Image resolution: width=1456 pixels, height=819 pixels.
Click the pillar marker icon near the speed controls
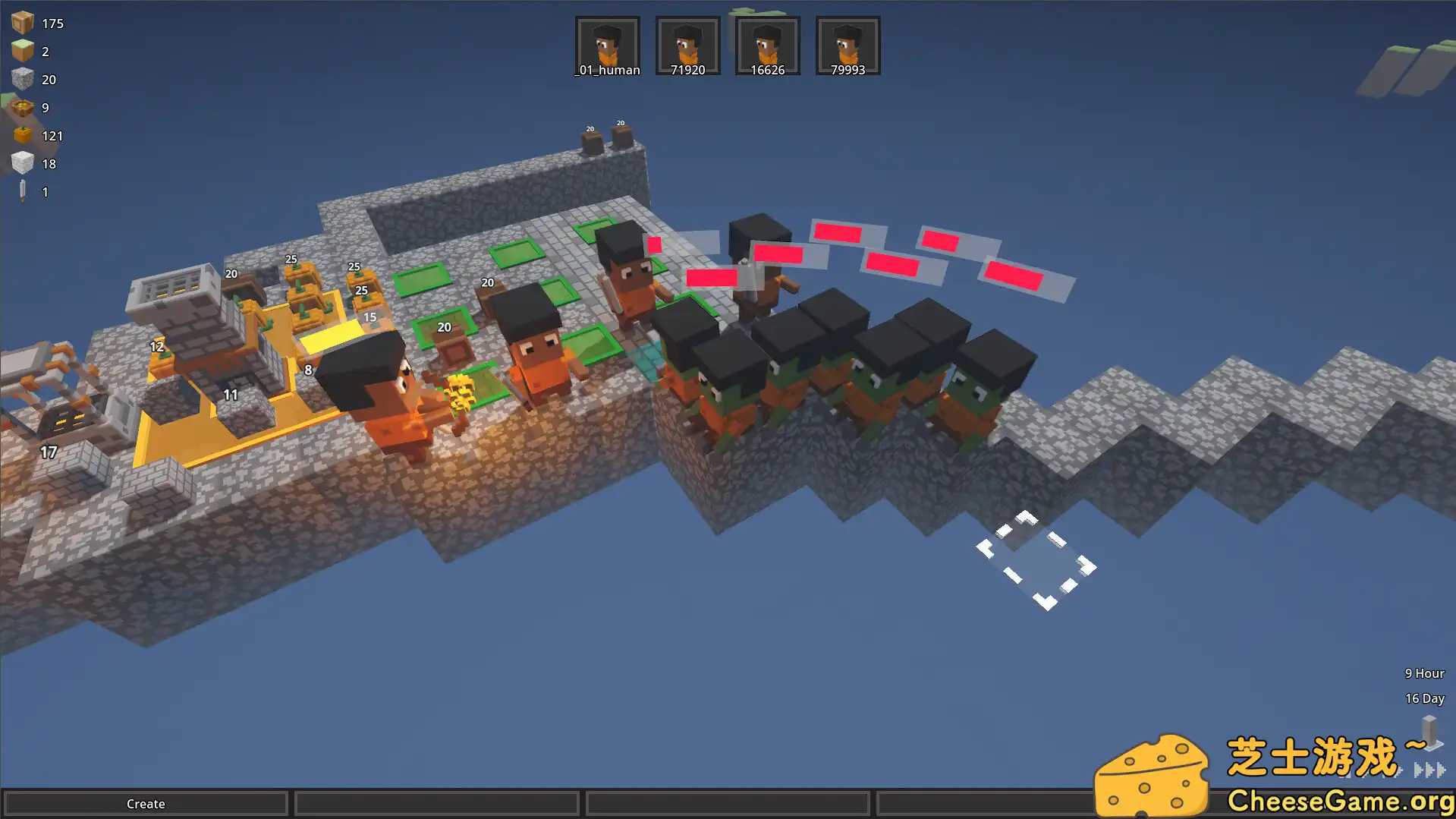tap(1429, 731)
